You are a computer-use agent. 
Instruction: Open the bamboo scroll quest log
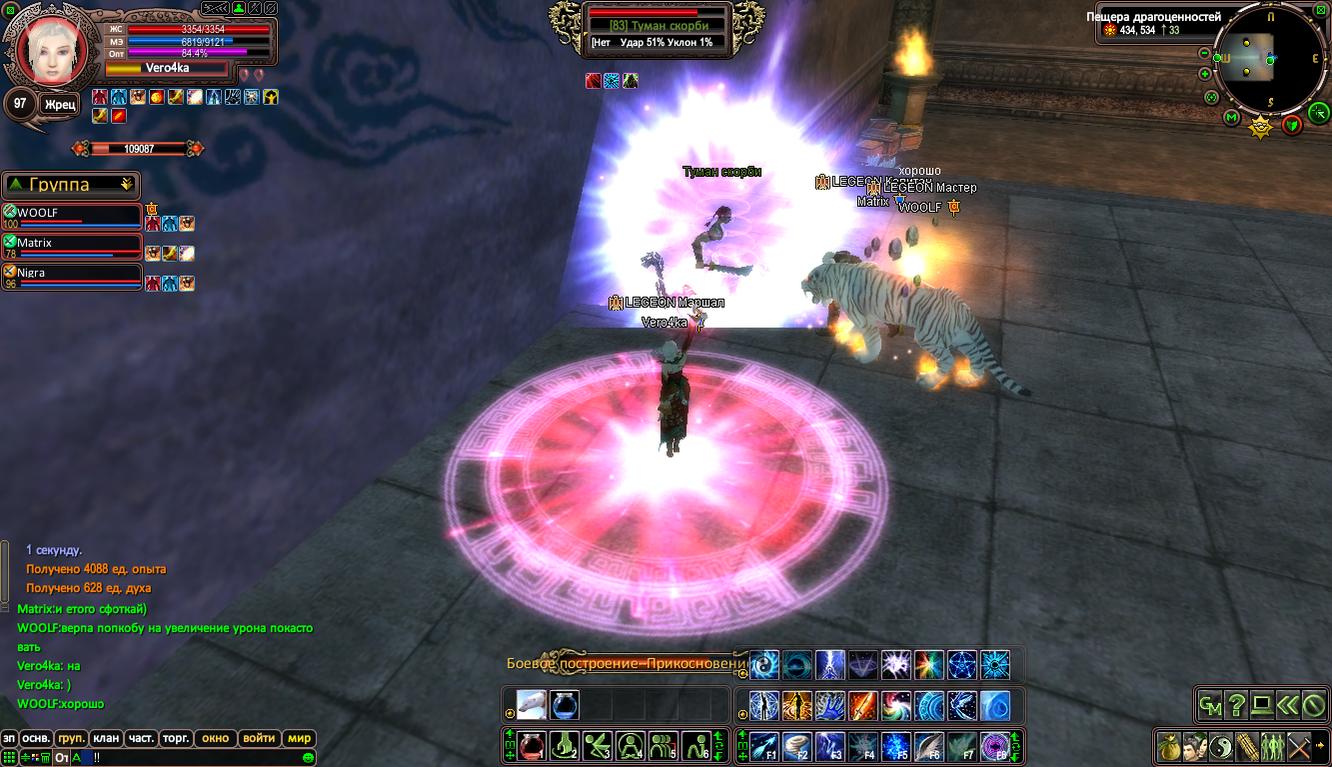1247,746
